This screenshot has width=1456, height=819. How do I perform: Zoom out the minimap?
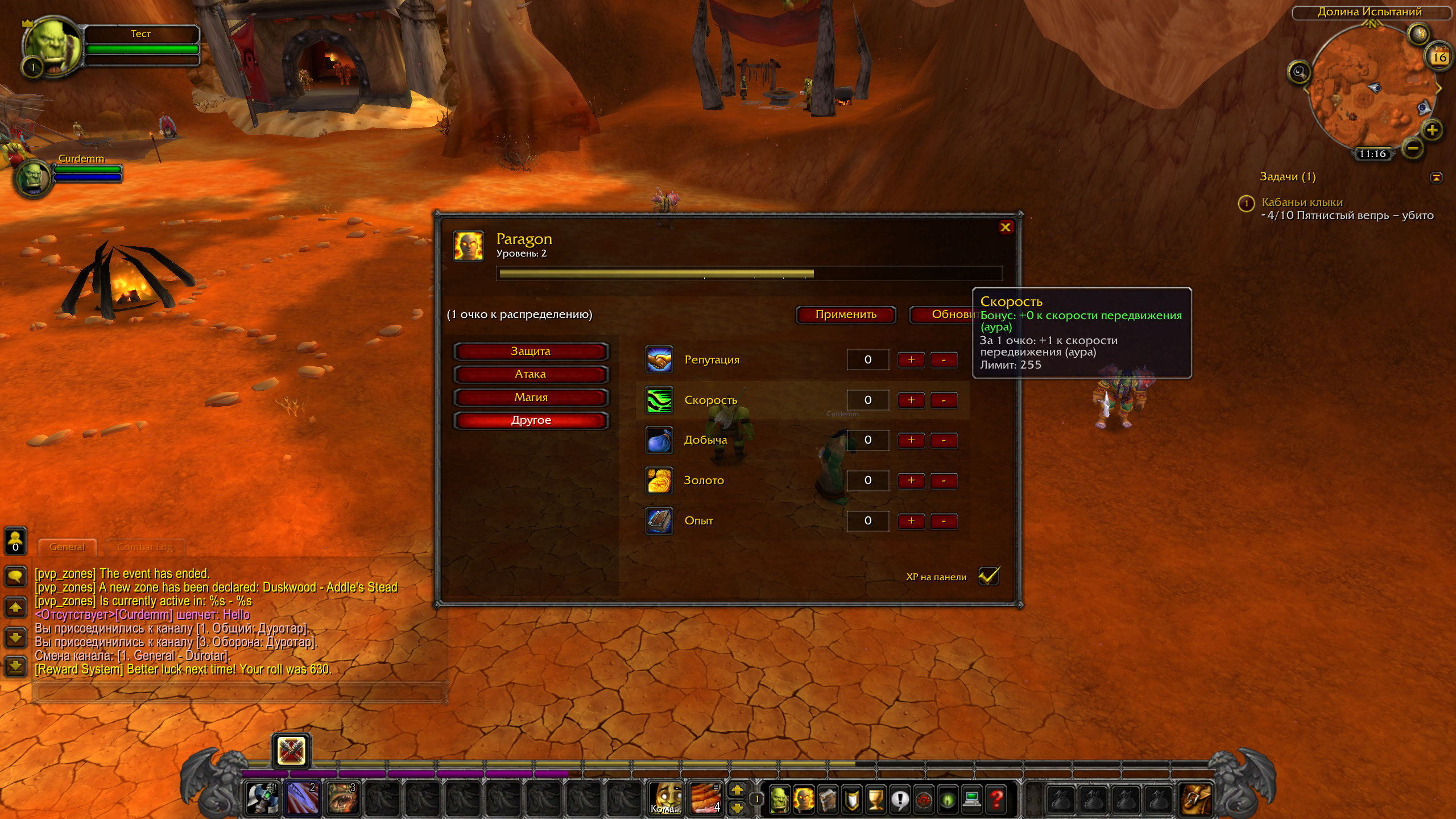coord(1413,149)
